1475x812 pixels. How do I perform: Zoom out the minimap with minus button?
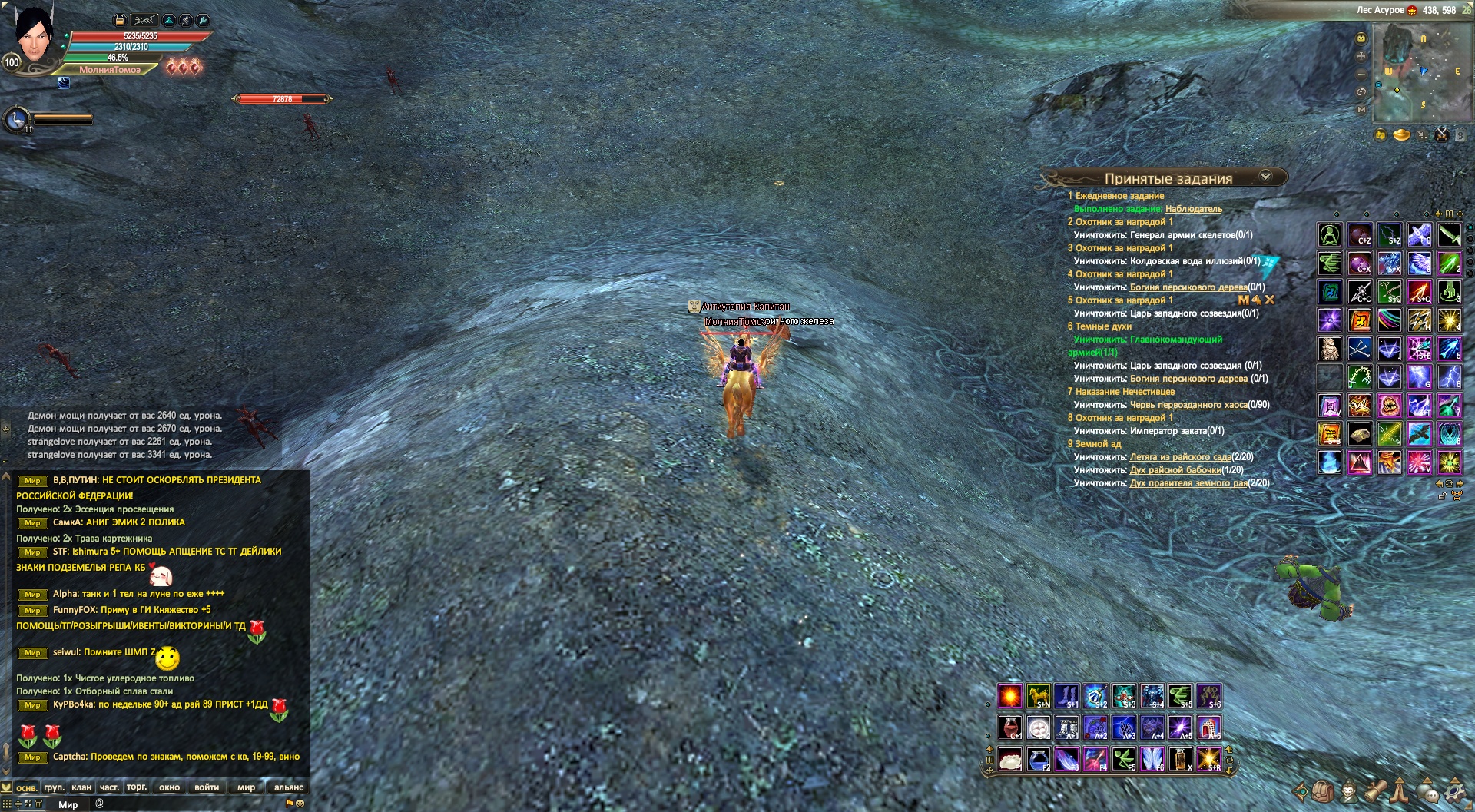click(1361, 75)
